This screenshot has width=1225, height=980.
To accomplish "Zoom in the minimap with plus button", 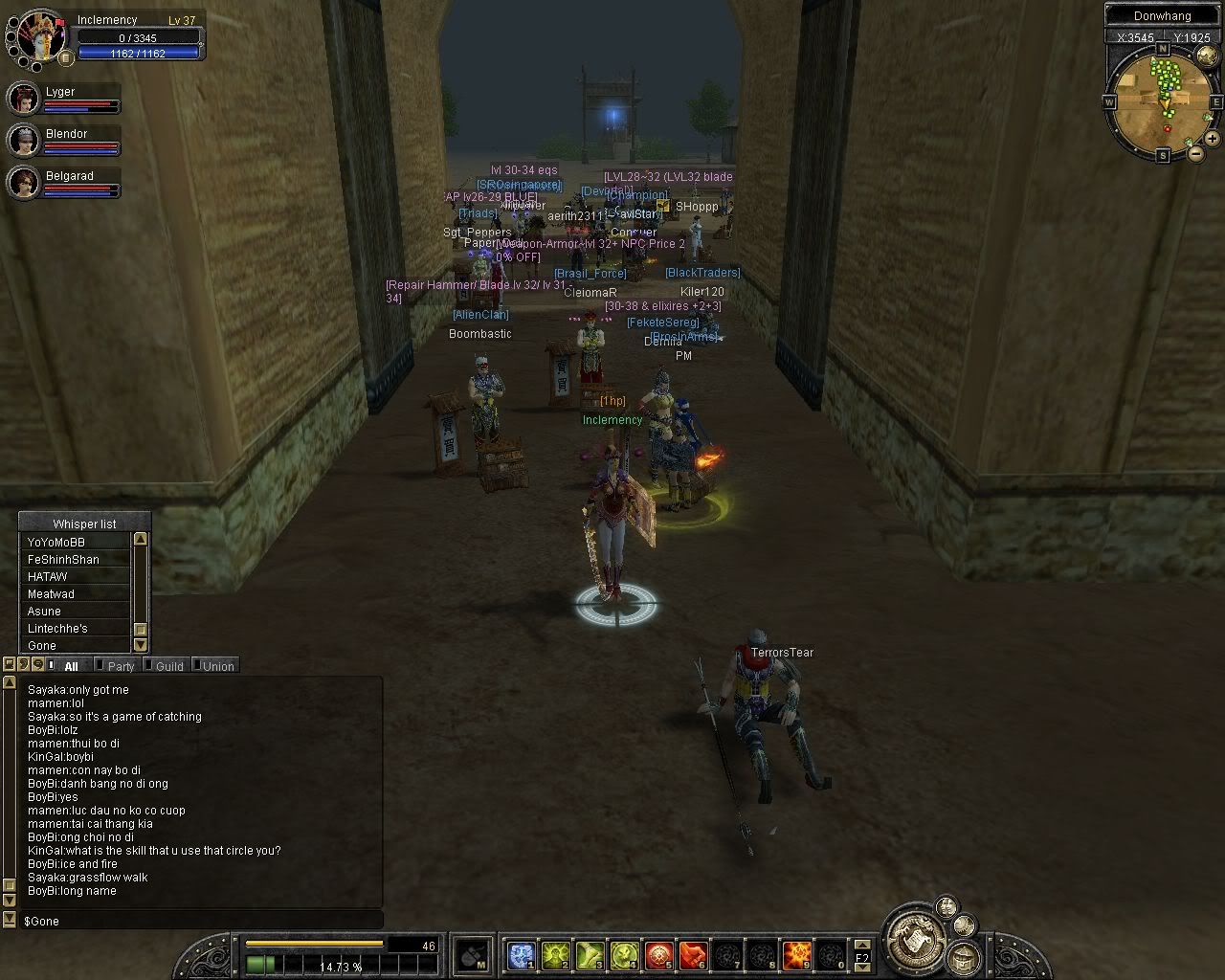I will pyautogui.click(x=1212, y=138).
